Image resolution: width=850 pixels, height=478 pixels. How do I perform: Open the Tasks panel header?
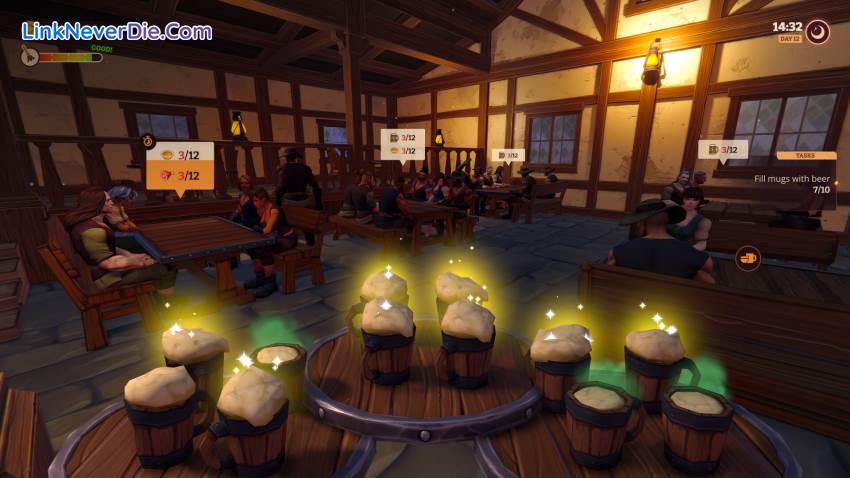806,156
